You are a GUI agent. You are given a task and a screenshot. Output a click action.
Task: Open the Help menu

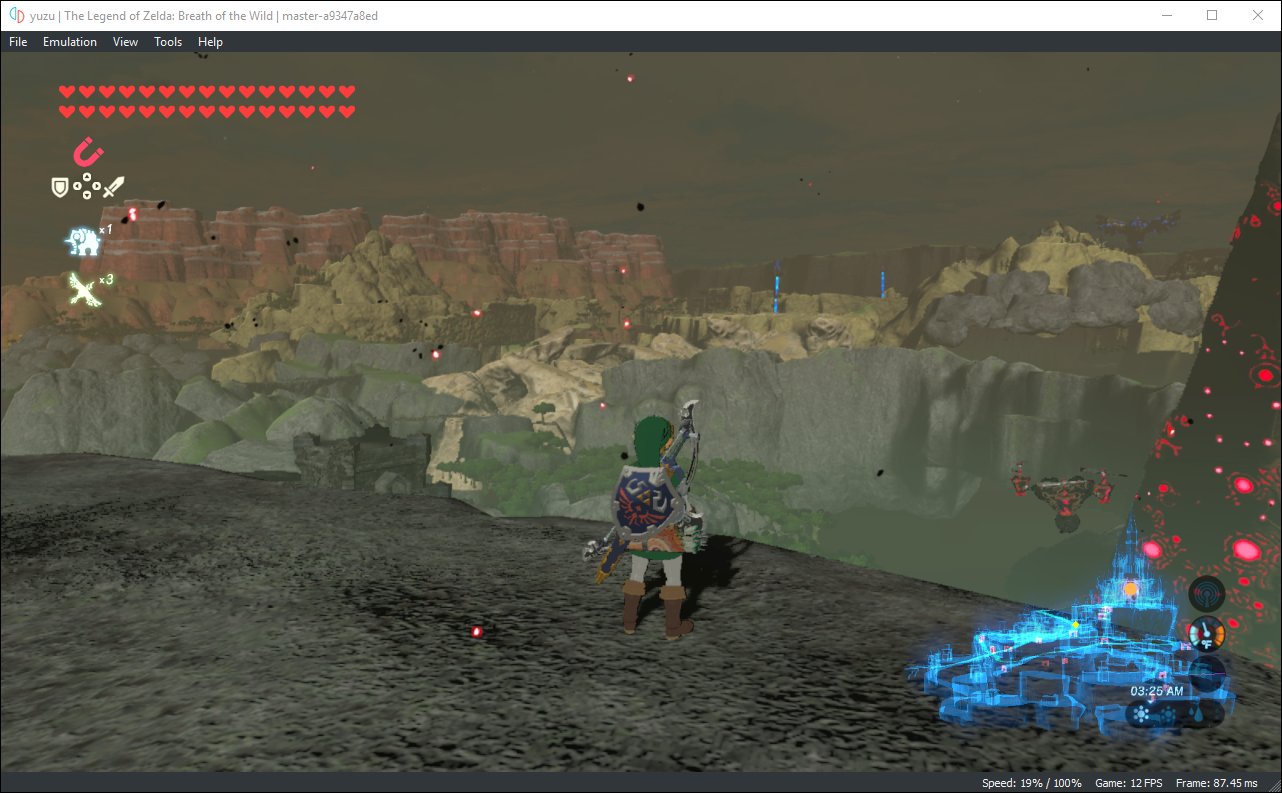pyautogui.click(x=210, y=42)
